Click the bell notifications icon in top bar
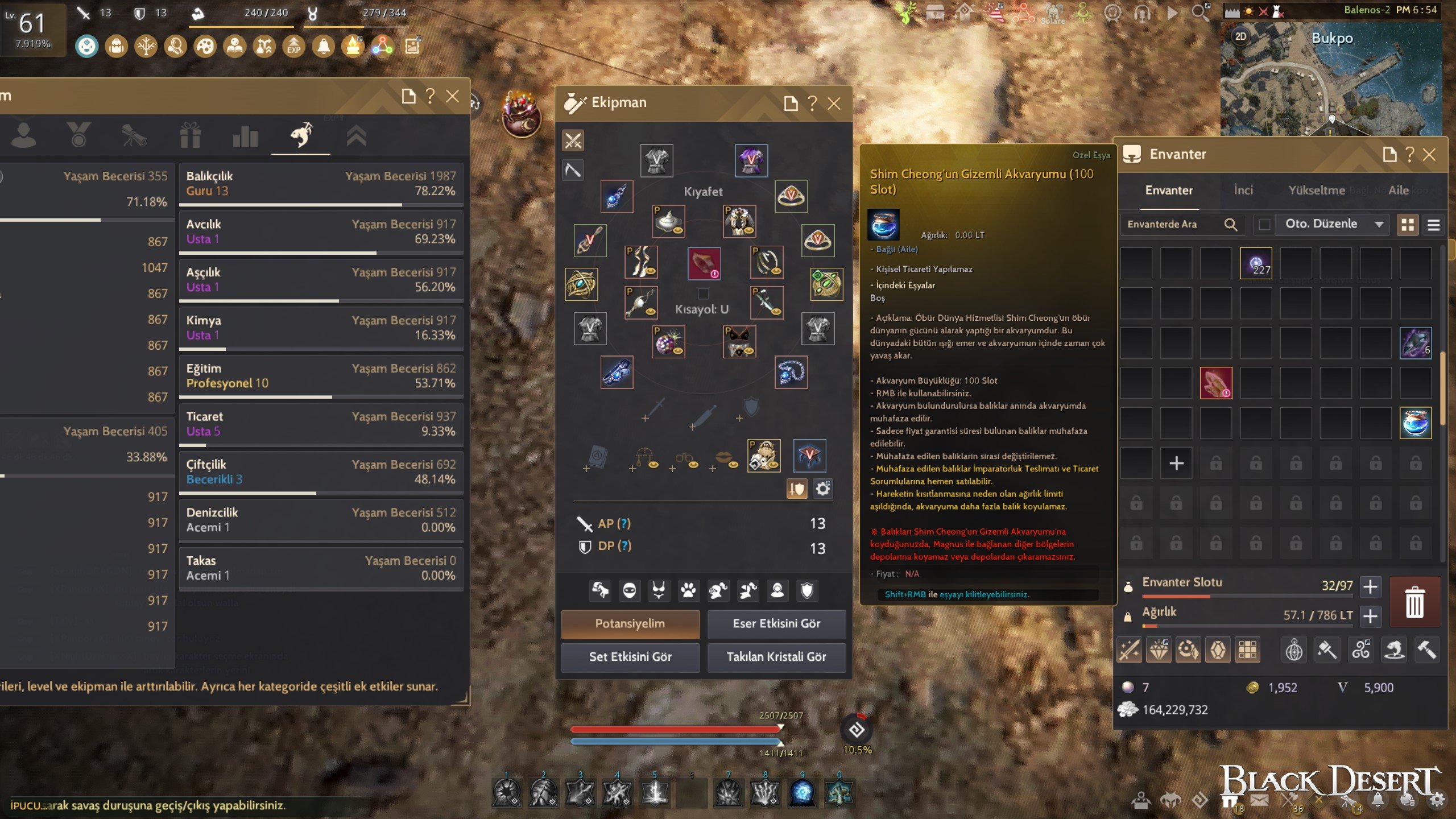 coord(323,47)
